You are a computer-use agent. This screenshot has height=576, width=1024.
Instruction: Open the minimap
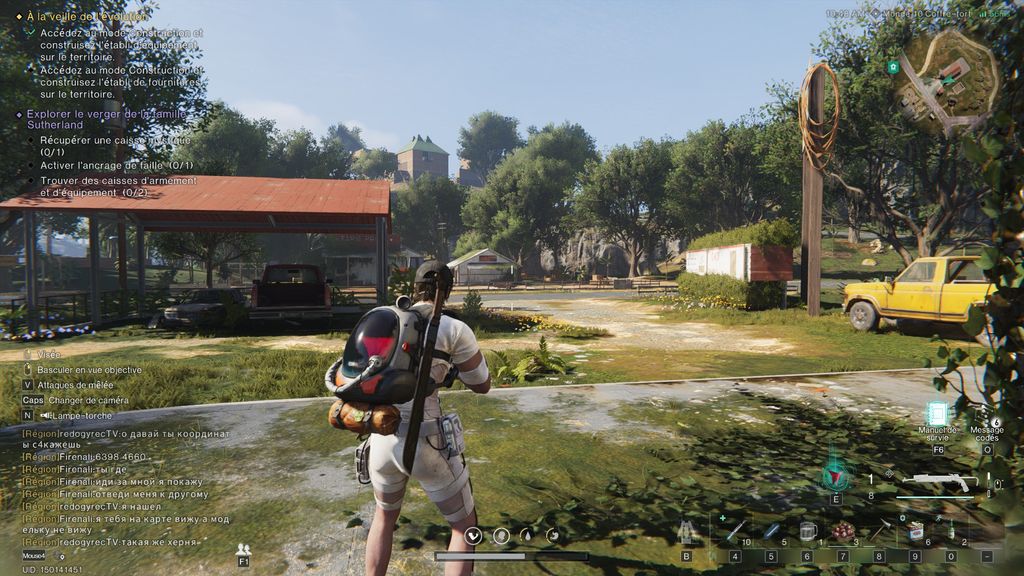946,81
